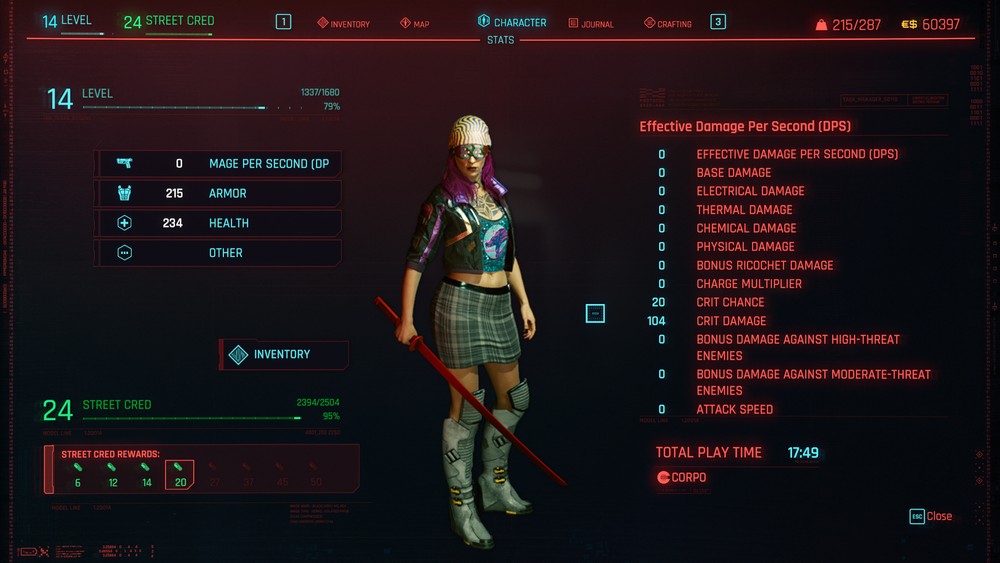This screenshot has height=563, width=1000.
Task: Go to the Crafting tab
Action: point(668,23)
